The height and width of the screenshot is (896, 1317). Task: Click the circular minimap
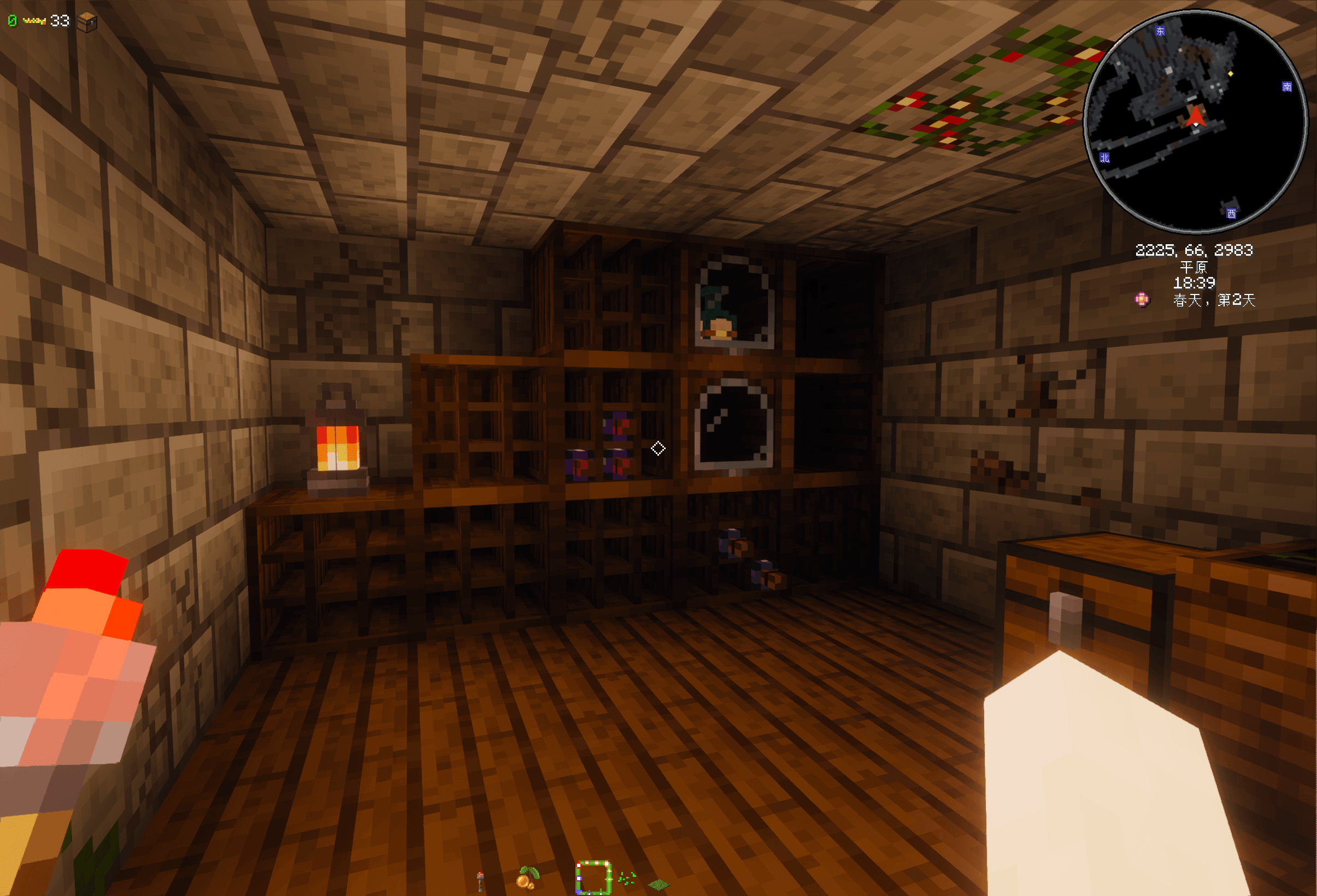click(x=1195, y=122)
